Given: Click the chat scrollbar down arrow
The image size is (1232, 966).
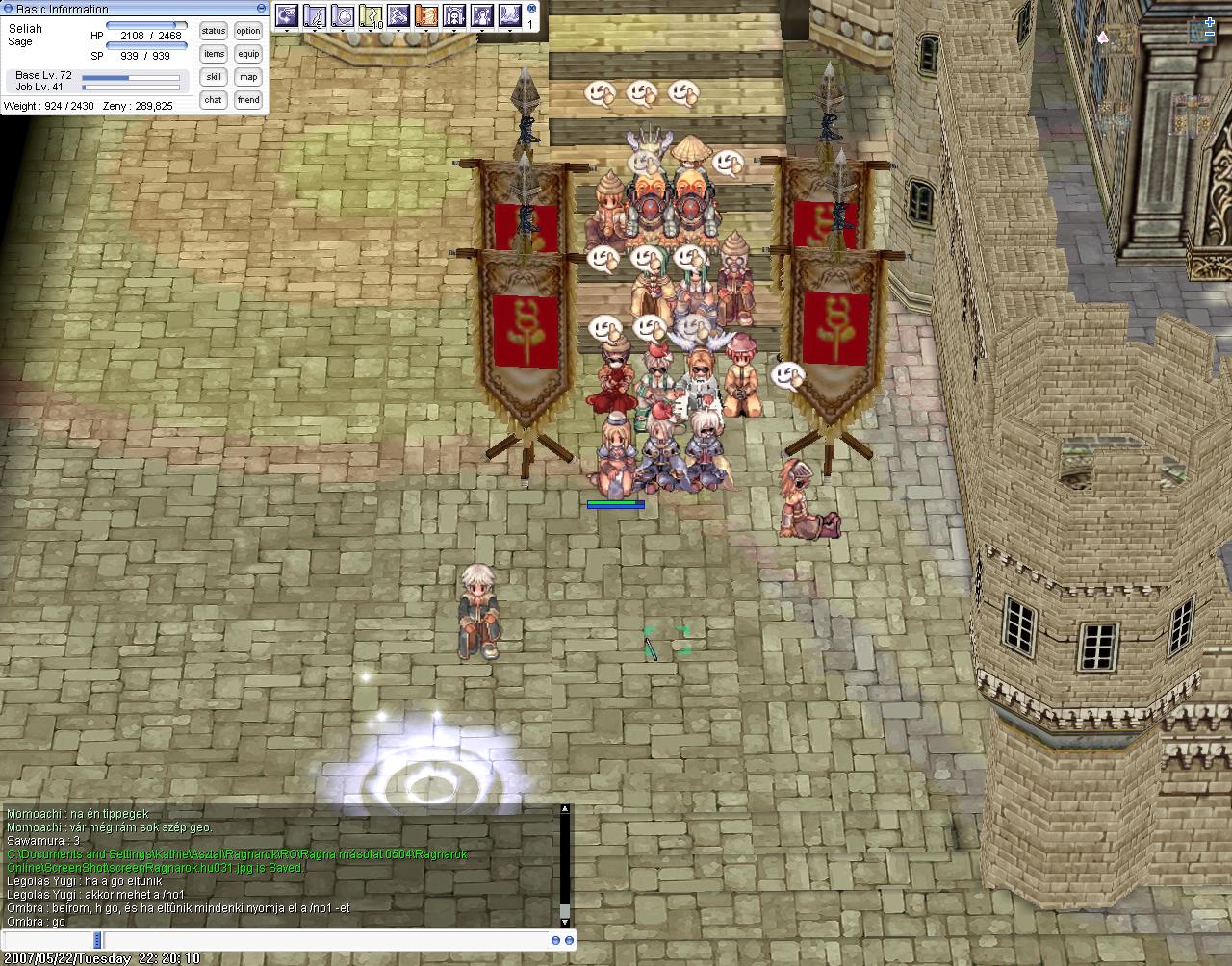Looking at the screenshot, I should click(x=565, y=922).
